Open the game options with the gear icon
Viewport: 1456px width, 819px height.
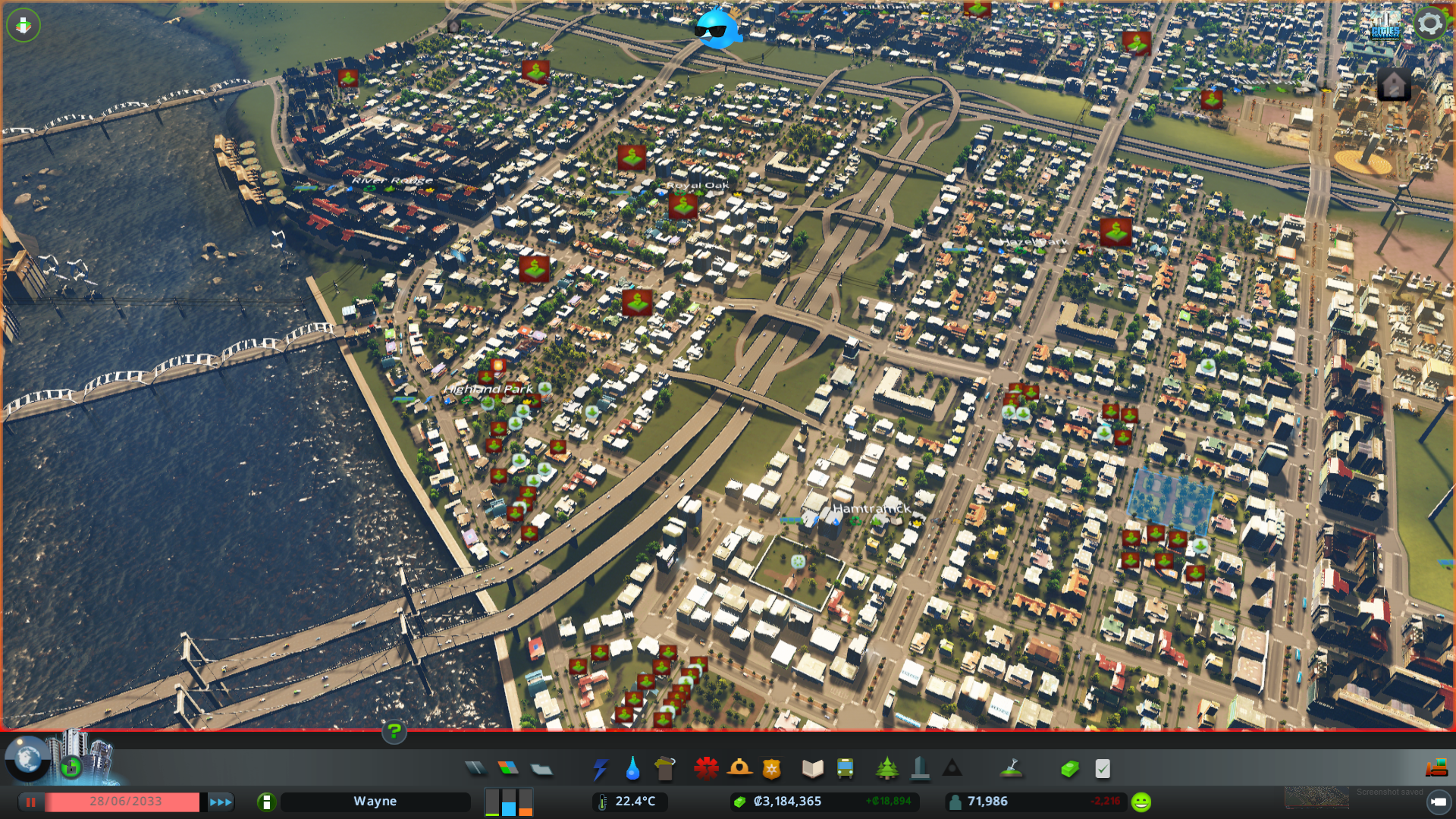coord(1429,23)
